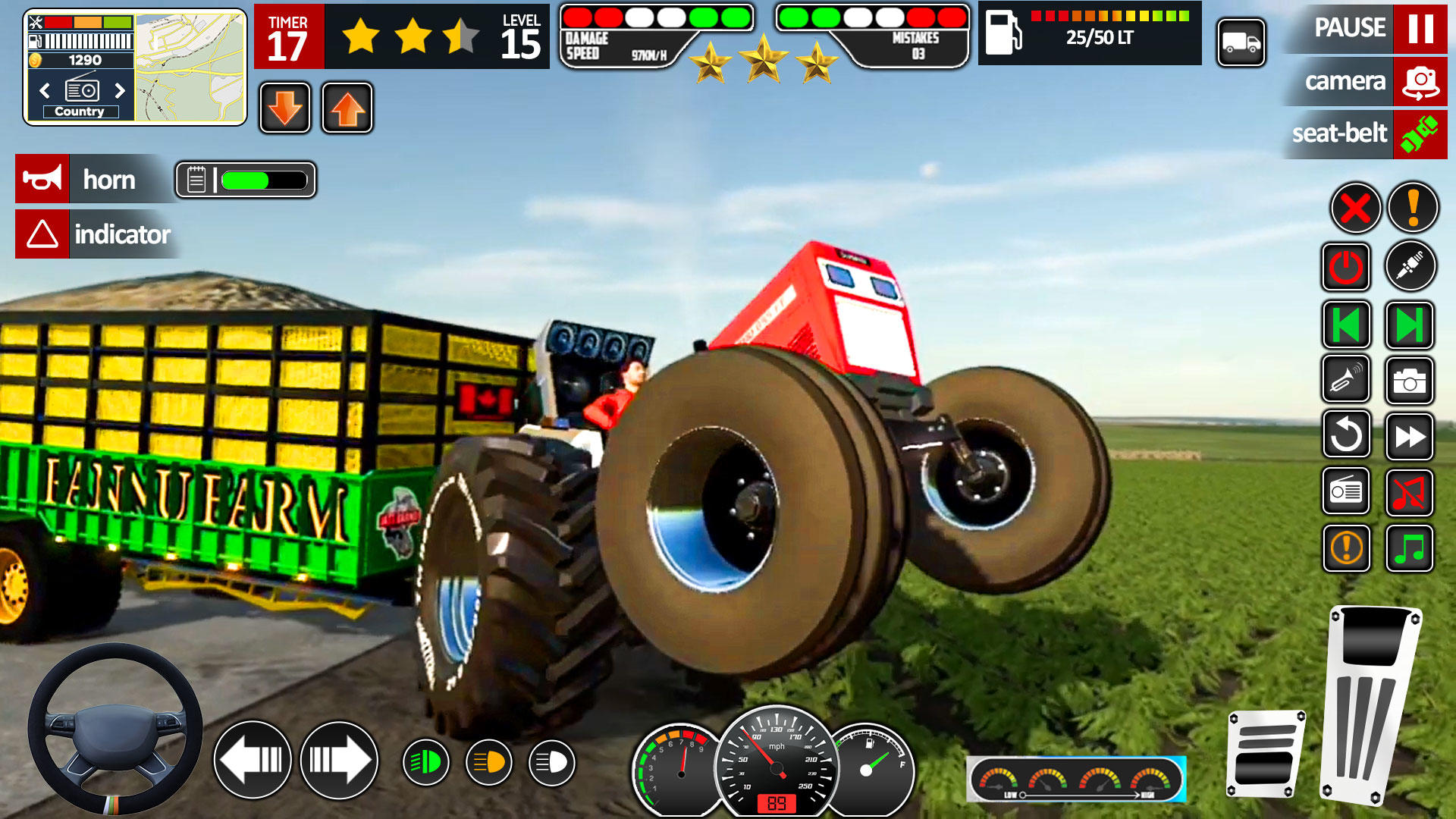The image size is (1456, 819).
Task: Toggle the green headlight beam
Action: (x=425, y=762)
